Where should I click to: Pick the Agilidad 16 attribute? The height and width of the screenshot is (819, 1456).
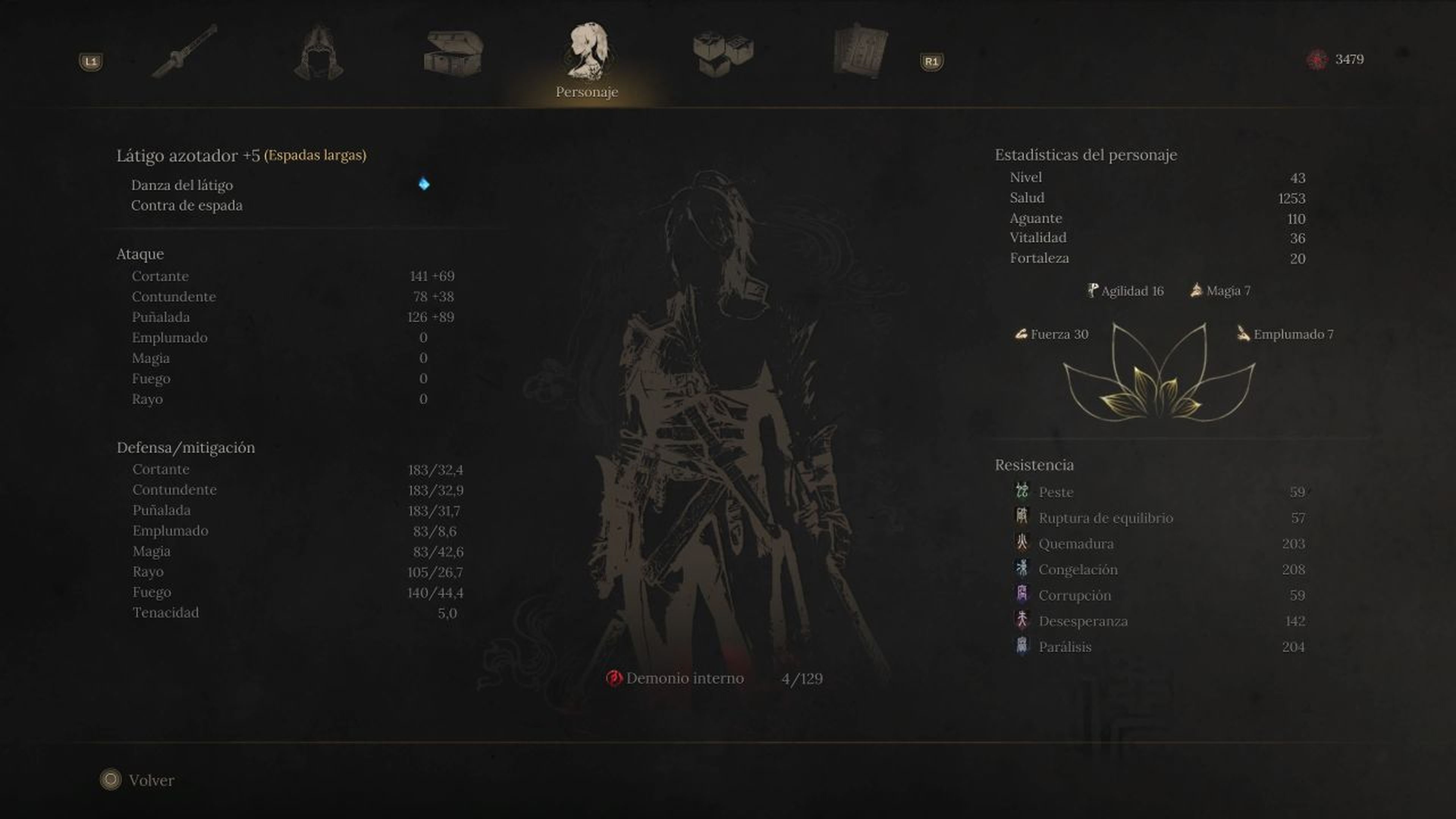tap(1125, 290)
